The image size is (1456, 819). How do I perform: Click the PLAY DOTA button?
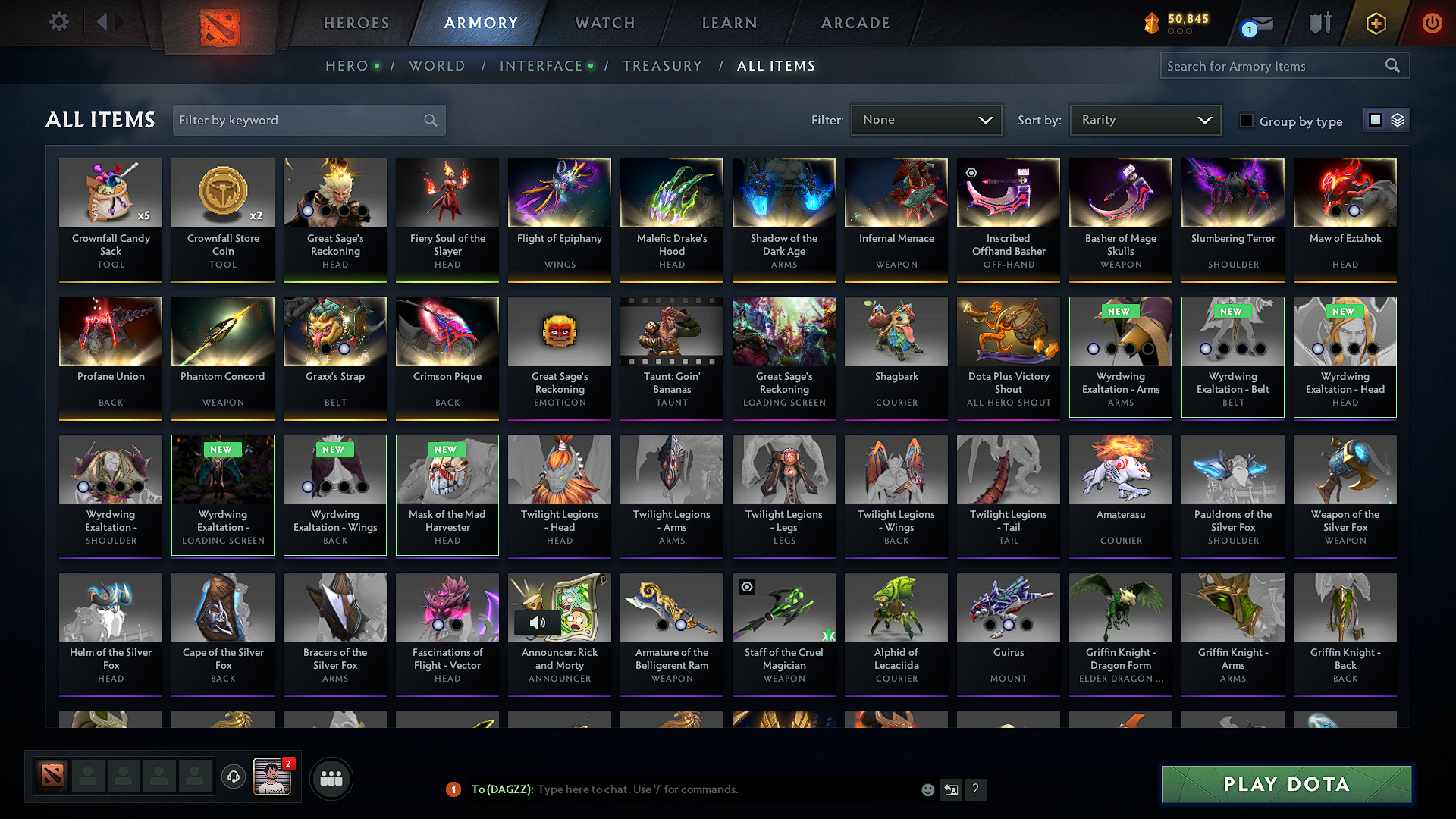(1285, 784)
